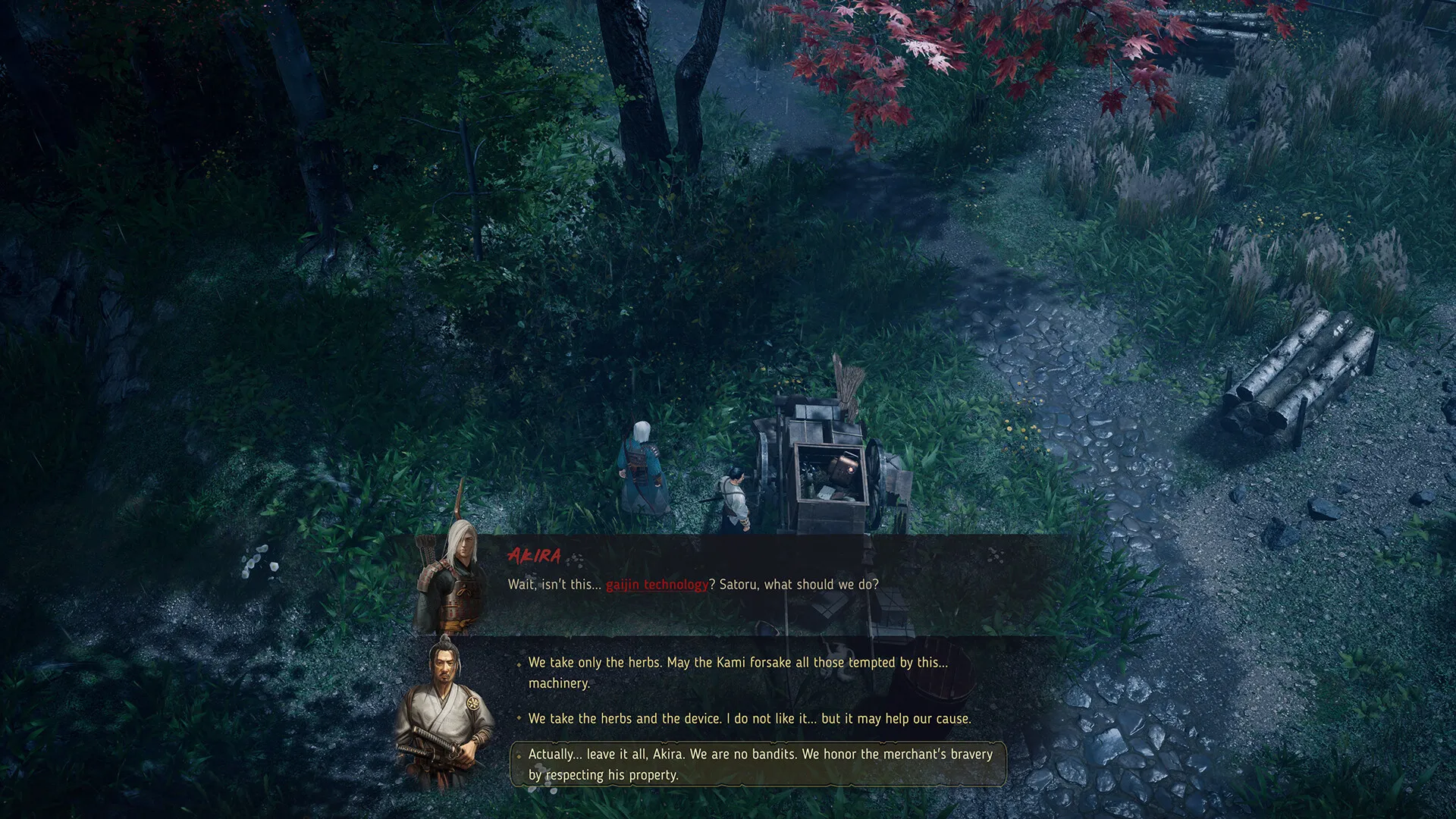1456x819 pixels.
Task: Click the diamond bullet on the highlighted response
Action: pyautogui.click(x=519, y=755)
